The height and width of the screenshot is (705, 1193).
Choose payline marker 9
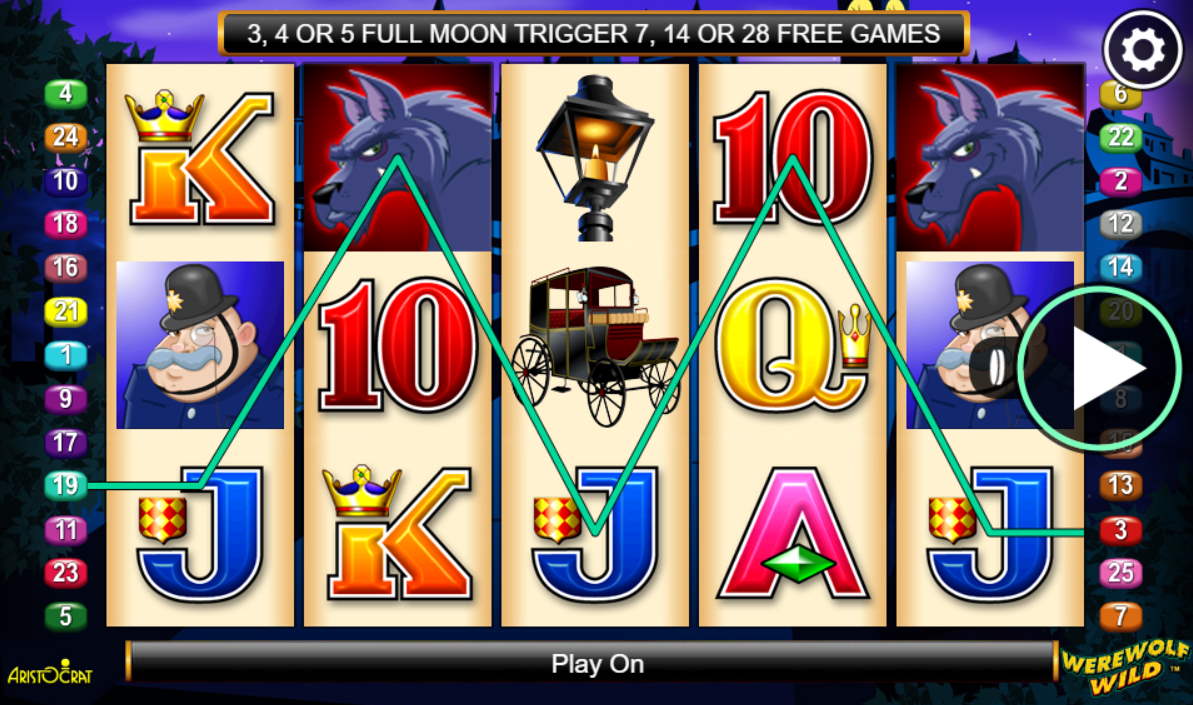(66, 399)
